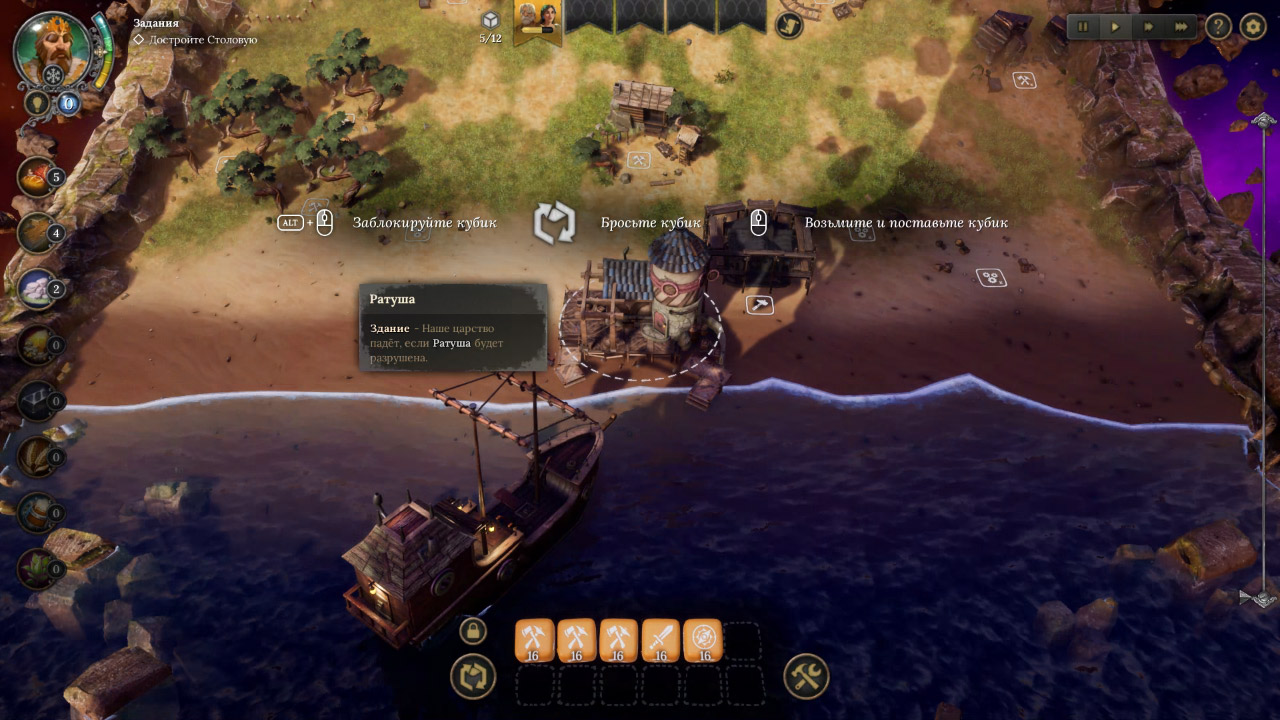Open the hammer and wrench build menu

805,677
